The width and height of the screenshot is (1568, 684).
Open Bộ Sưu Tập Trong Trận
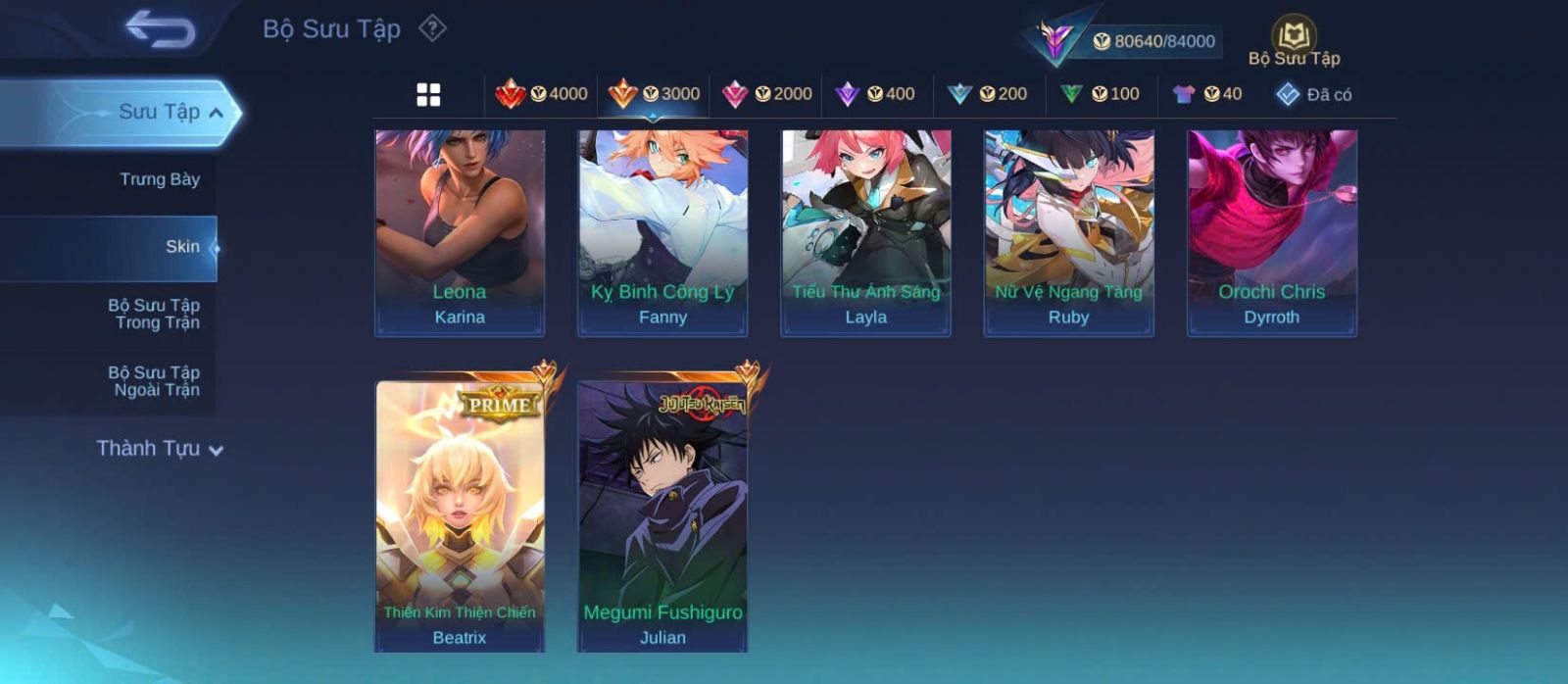click(x=154, y=314)
